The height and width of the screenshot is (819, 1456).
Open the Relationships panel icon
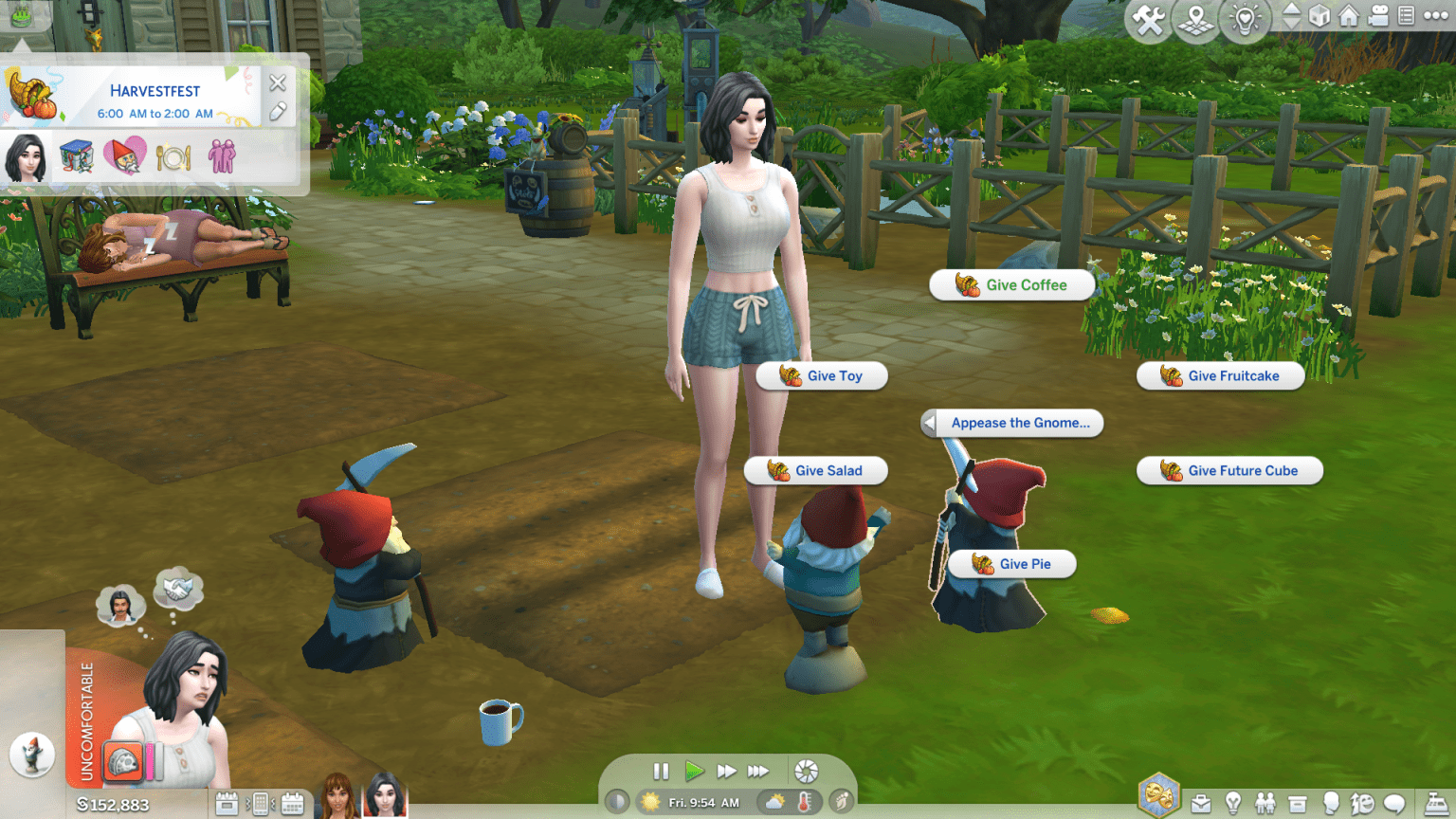click(1266, 802)
